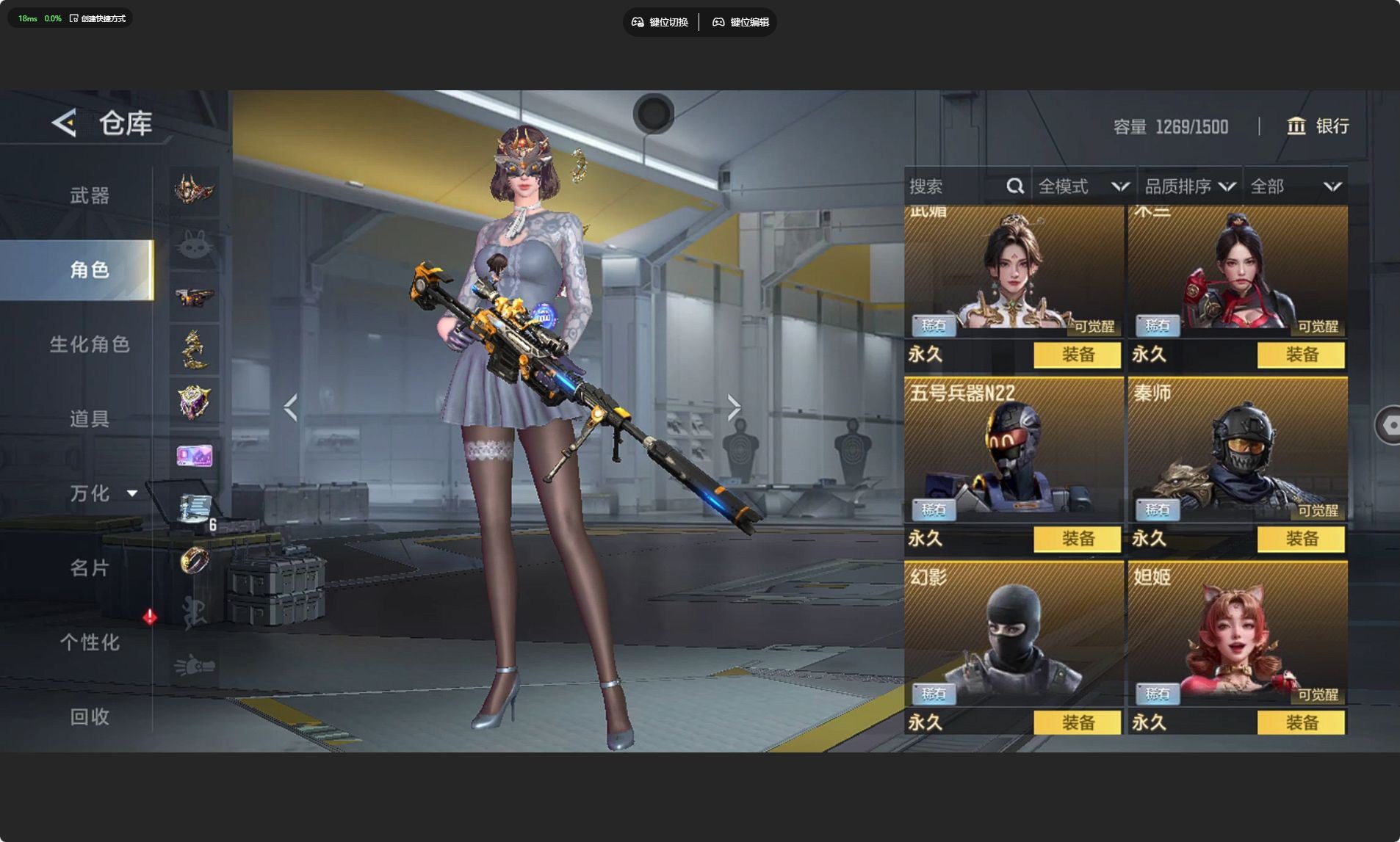
Task: Switch to the 武器 weapons tab
Action: pos(90,195)
